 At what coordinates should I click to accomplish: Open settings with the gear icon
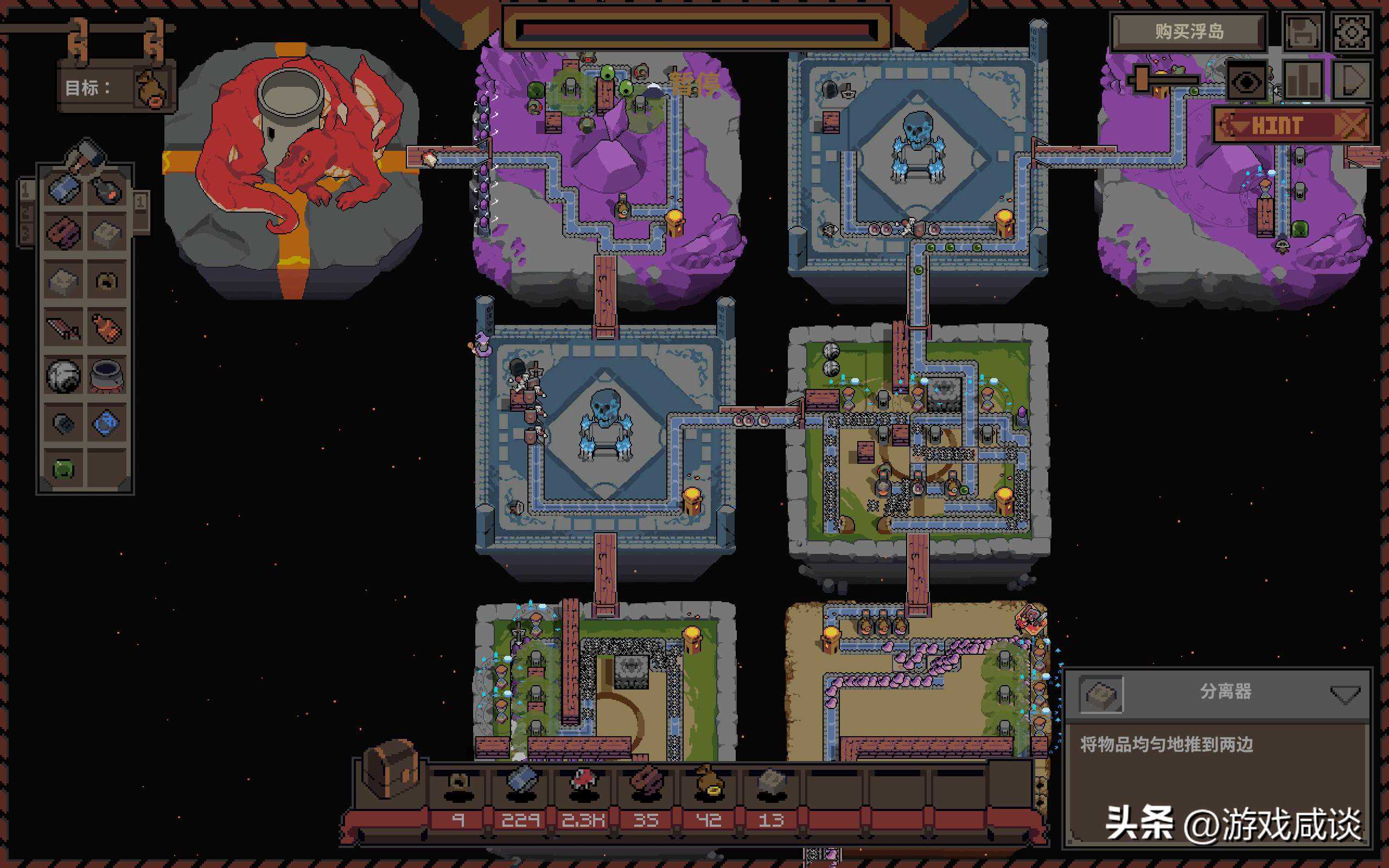pos(1352,32)
